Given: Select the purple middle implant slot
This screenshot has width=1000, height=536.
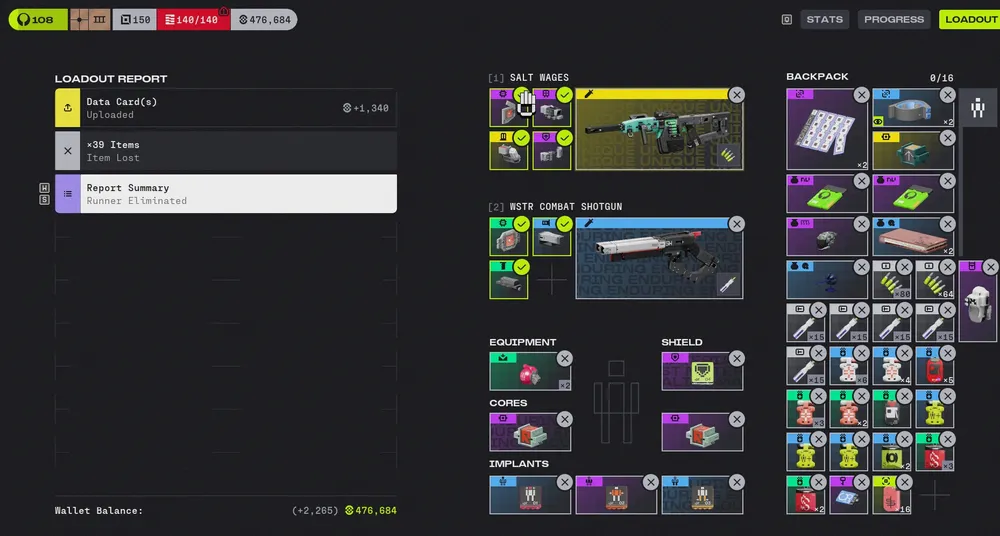Looking at the screenshot, I should point(615,495).
